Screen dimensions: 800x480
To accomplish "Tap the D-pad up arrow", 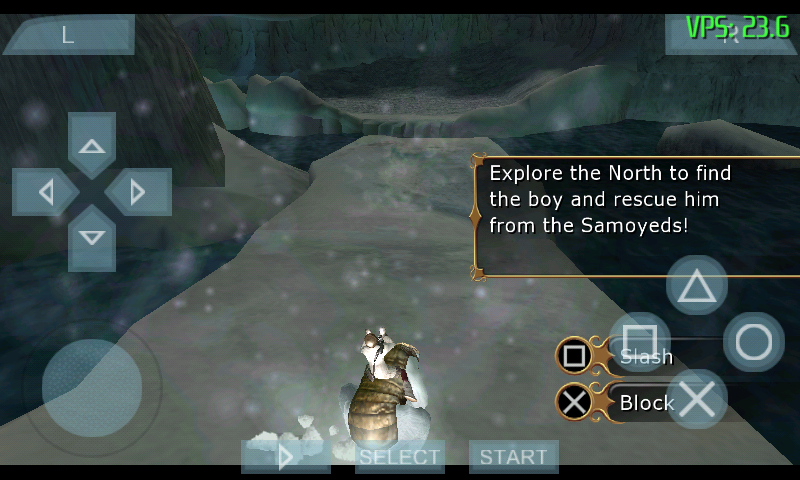I will 92,147.
